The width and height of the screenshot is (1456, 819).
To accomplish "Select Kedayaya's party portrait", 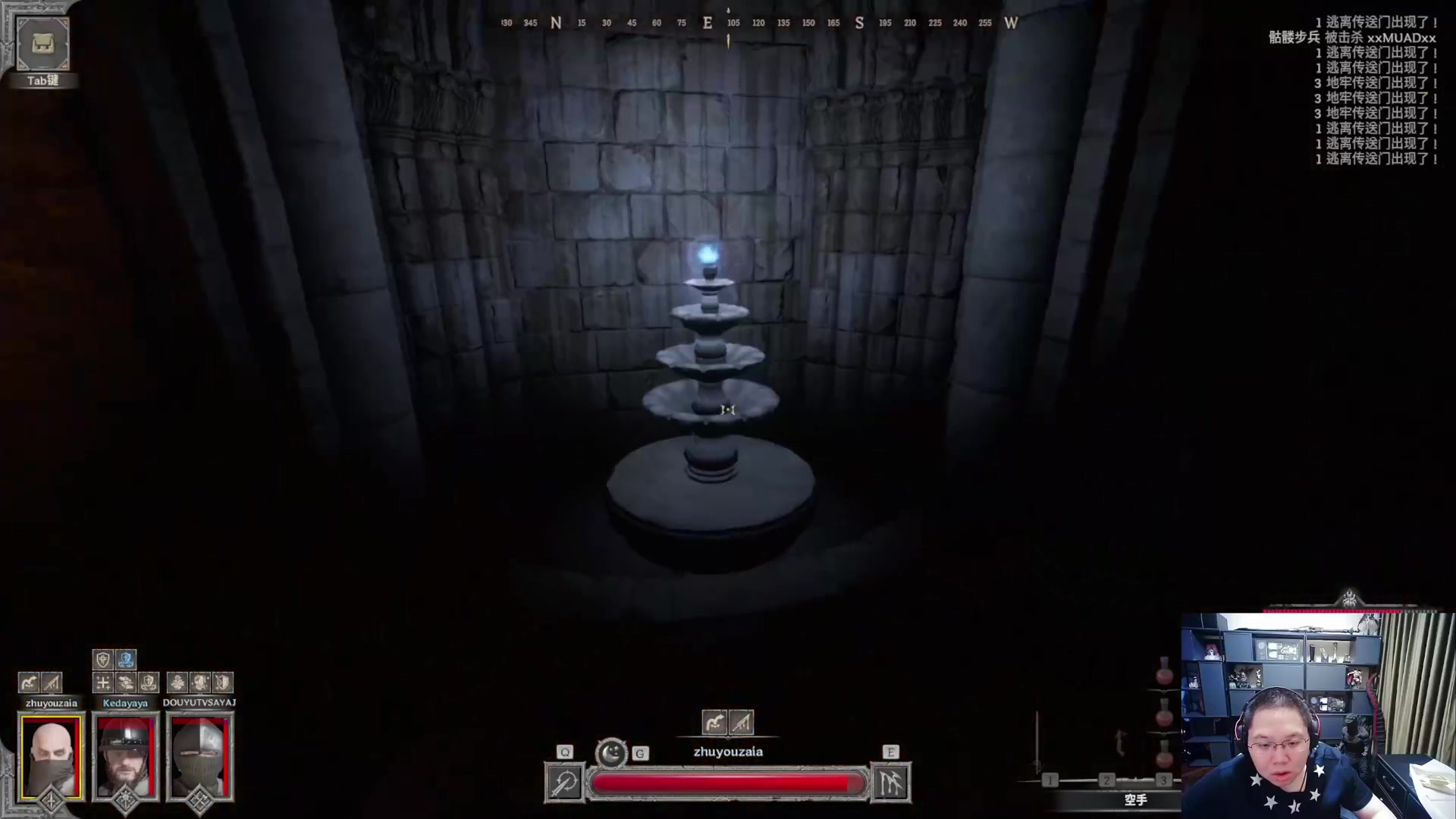I will 125,756.
